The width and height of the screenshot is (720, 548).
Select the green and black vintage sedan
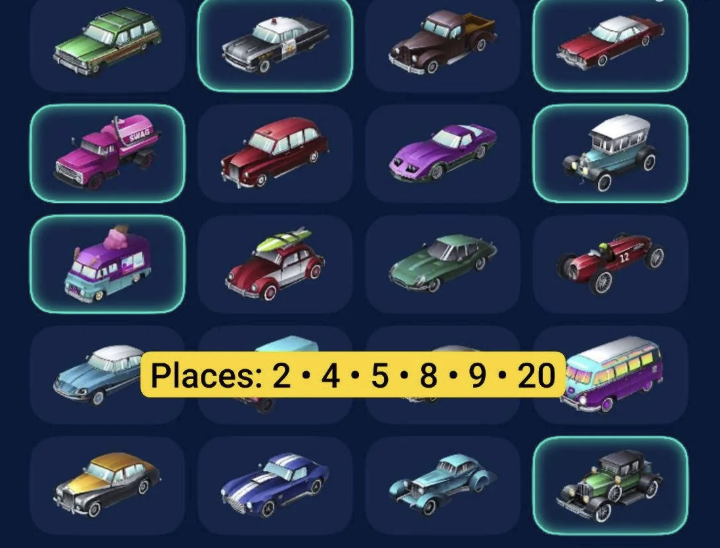(x=610, y=485)
